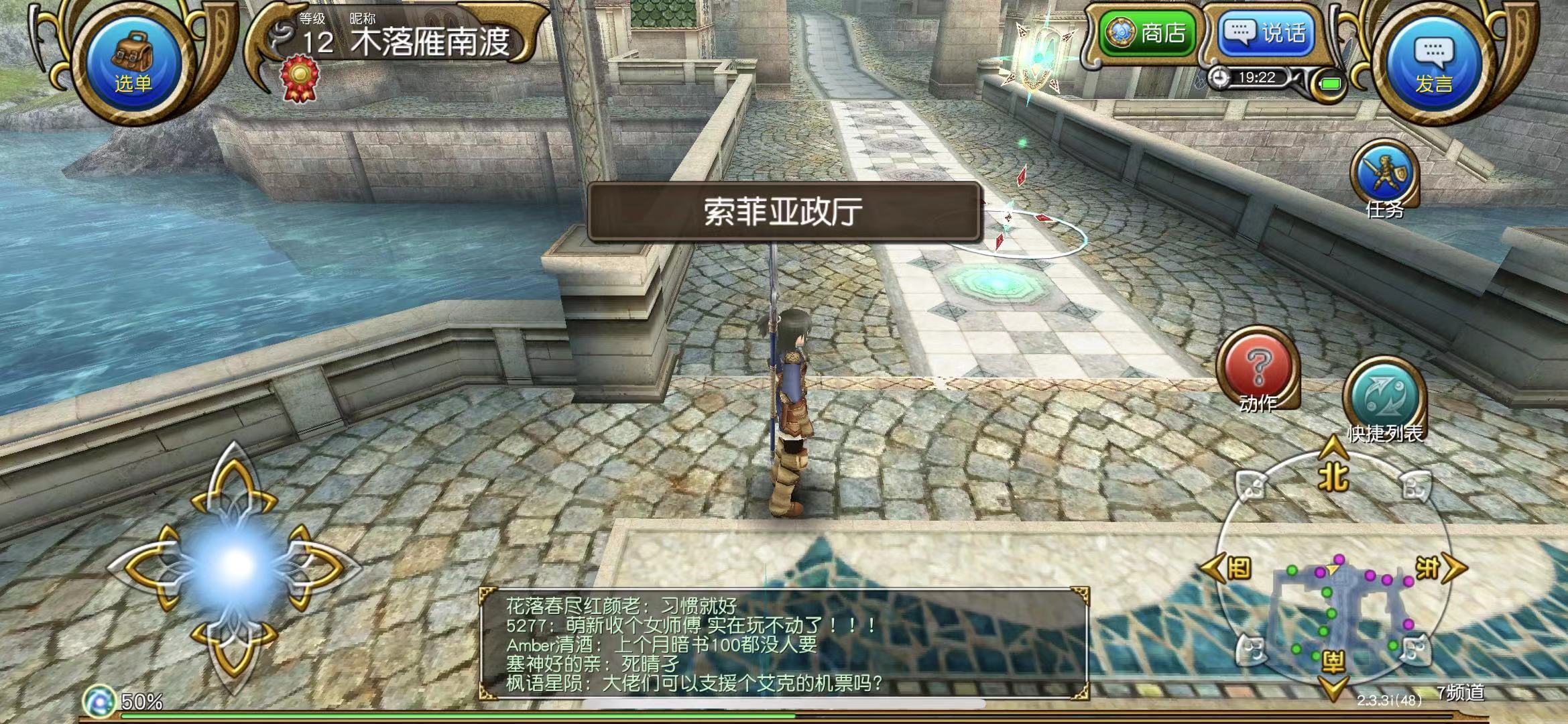Screen dimensions: 1568x724
Task: Open the chat log message box
Action: click(784, 644)
